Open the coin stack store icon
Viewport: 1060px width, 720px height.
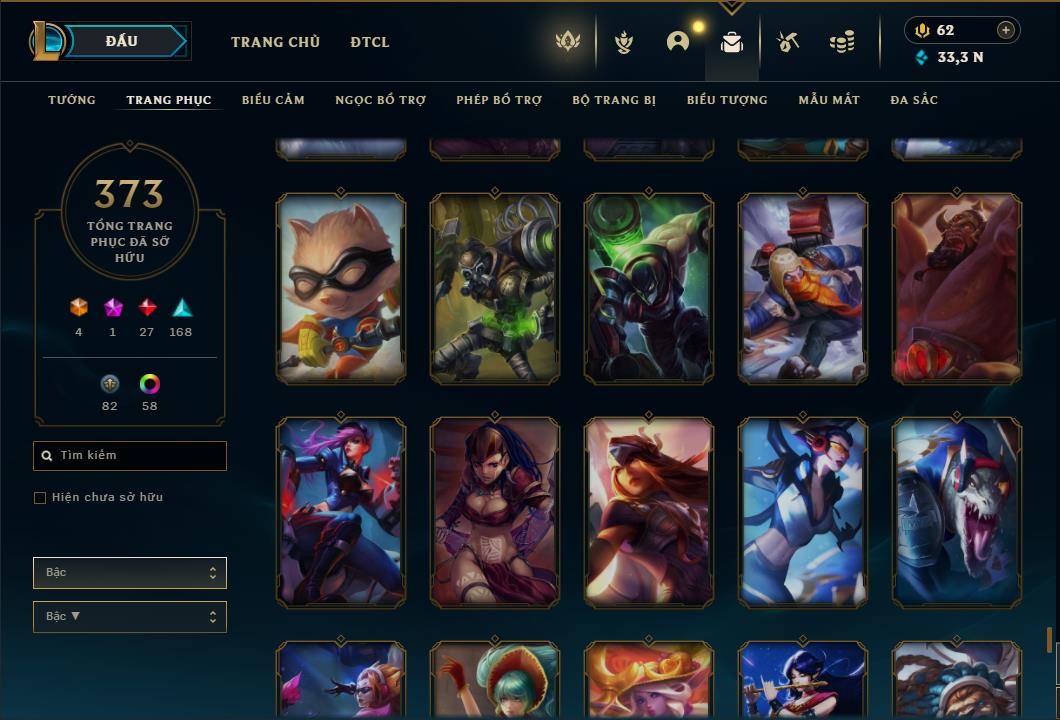[842, 42]
